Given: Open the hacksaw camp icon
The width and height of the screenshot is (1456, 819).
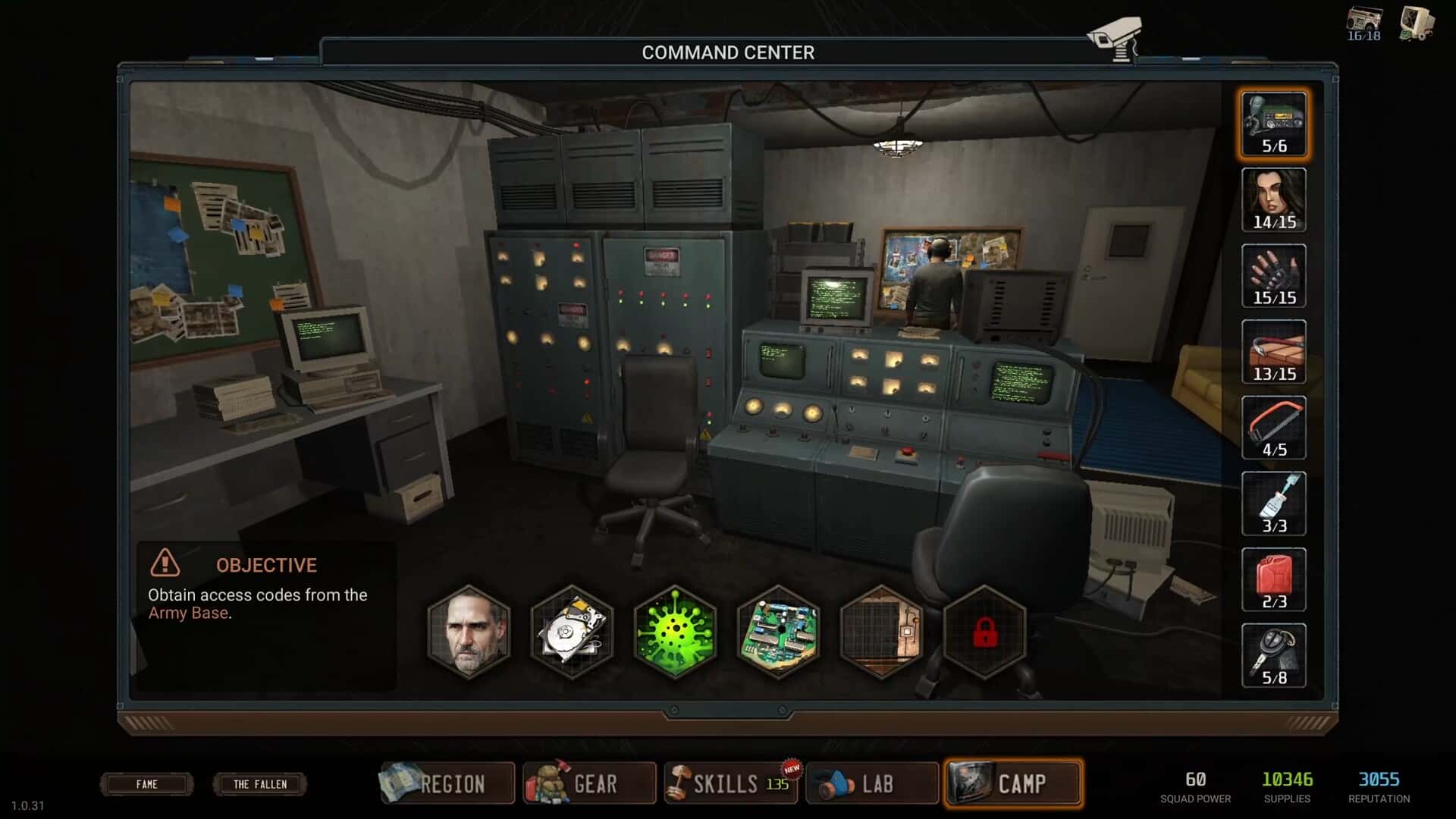Looking at the screenshot, I should (1274, 428).
